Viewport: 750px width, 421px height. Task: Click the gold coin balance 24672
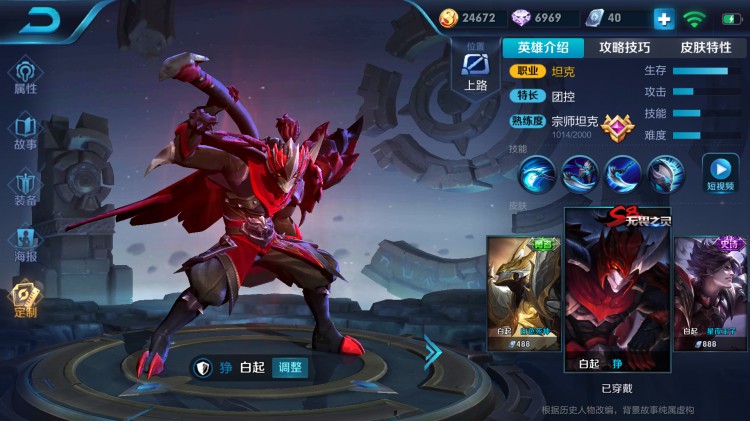coord(468,18)
